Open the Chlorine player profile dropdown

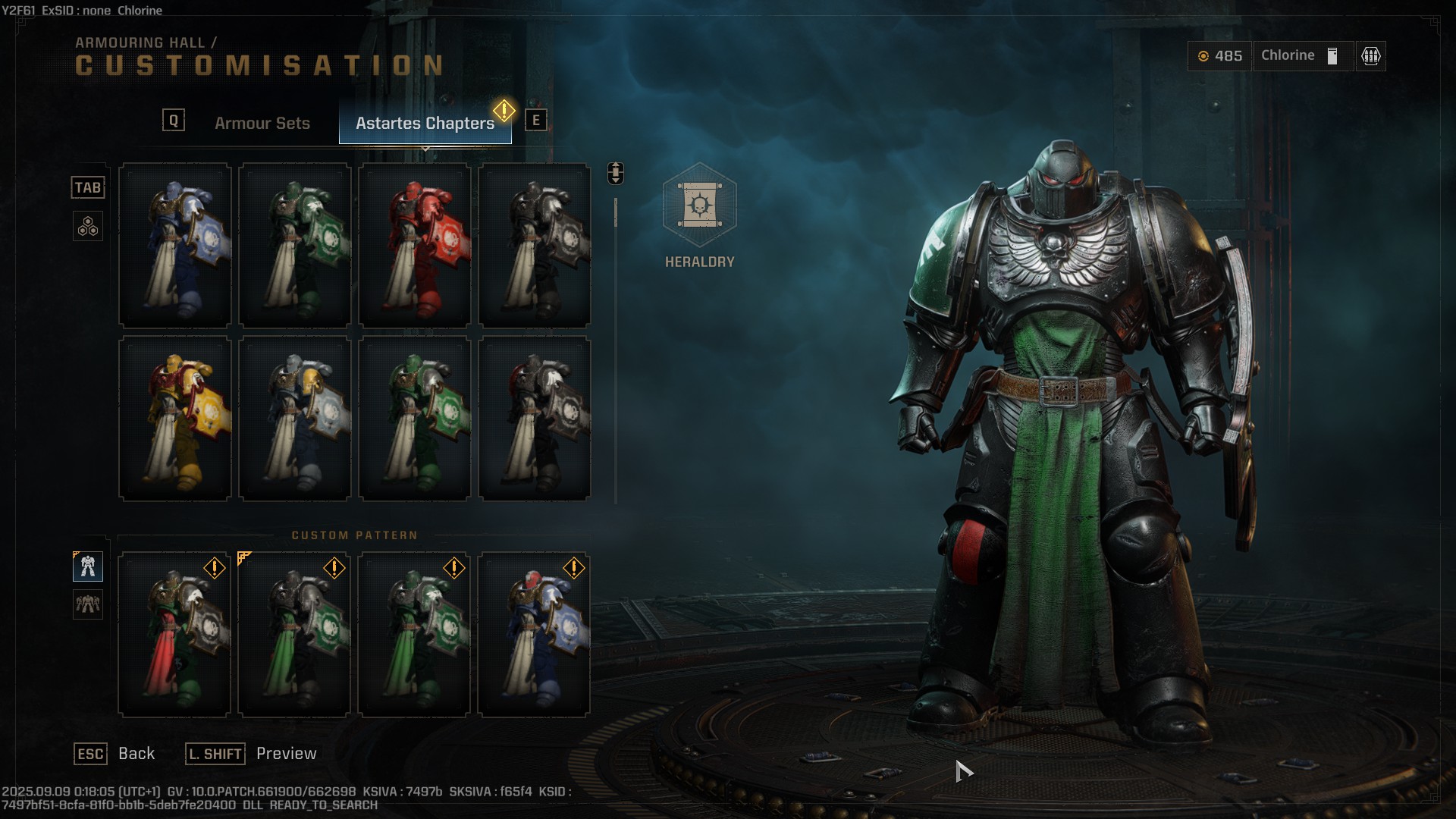[x=1302, y=55]
